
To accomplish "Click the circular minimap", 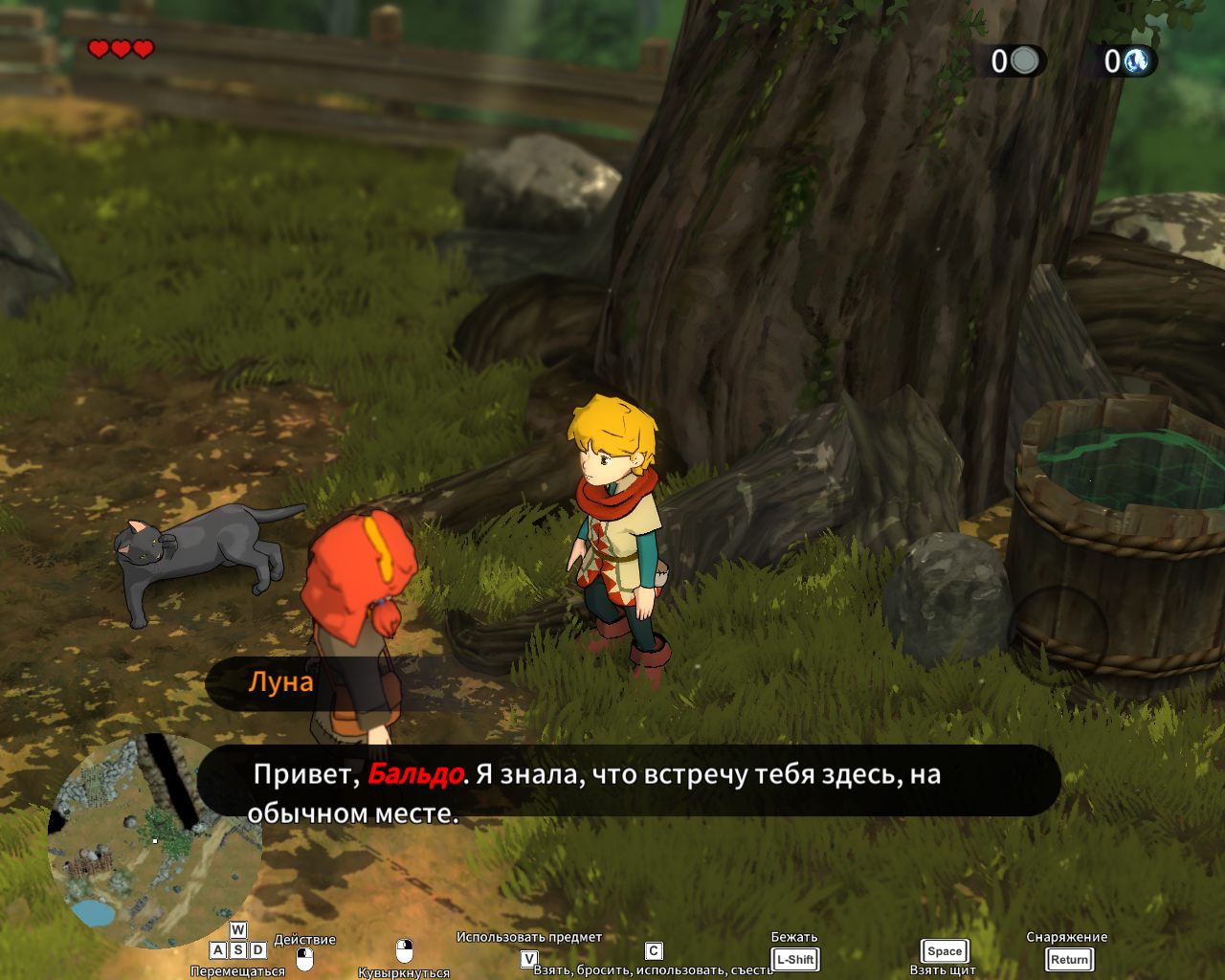I will click(153, 842).
